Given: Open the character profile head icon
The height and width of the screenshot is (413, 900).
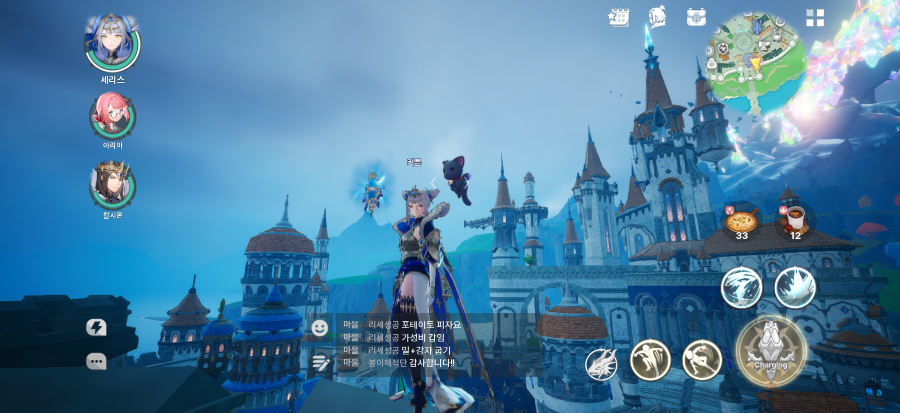Looking at the screenshot, I should pos(657,17).
